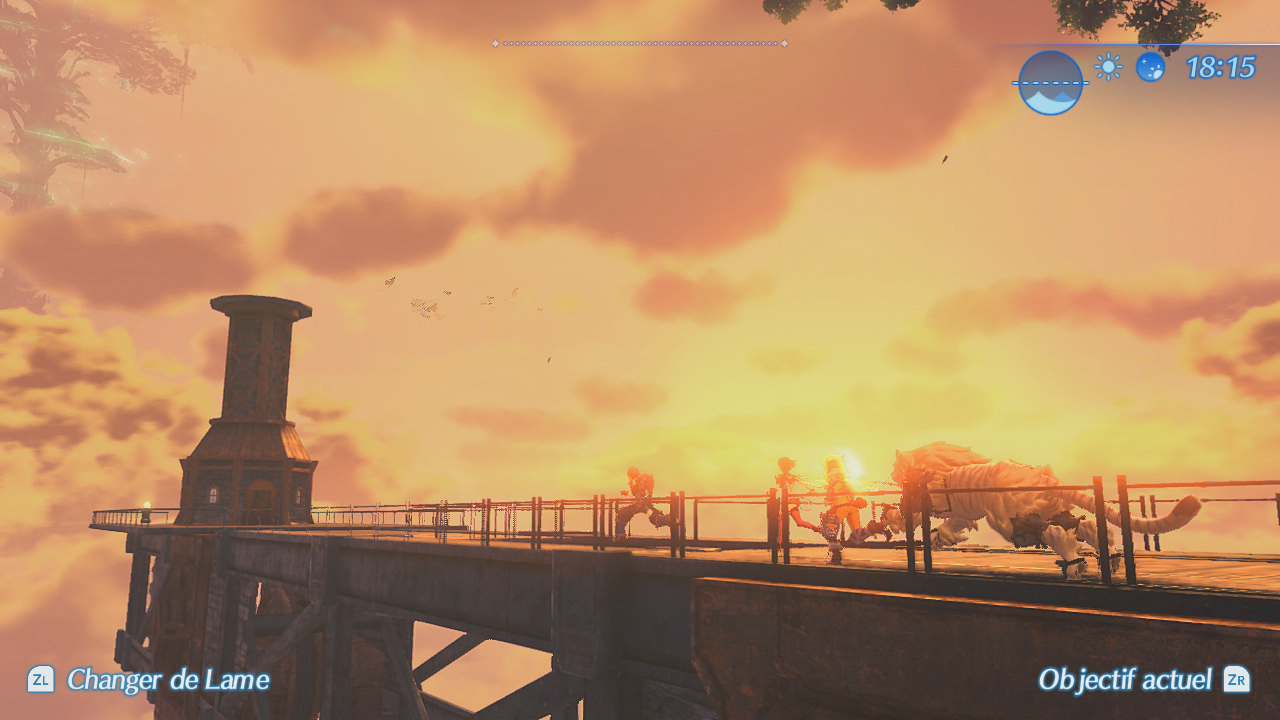The width and height of the screenshot is (1280, 720).
Task: Click the sun weather icon
Action: point(1108,67)
